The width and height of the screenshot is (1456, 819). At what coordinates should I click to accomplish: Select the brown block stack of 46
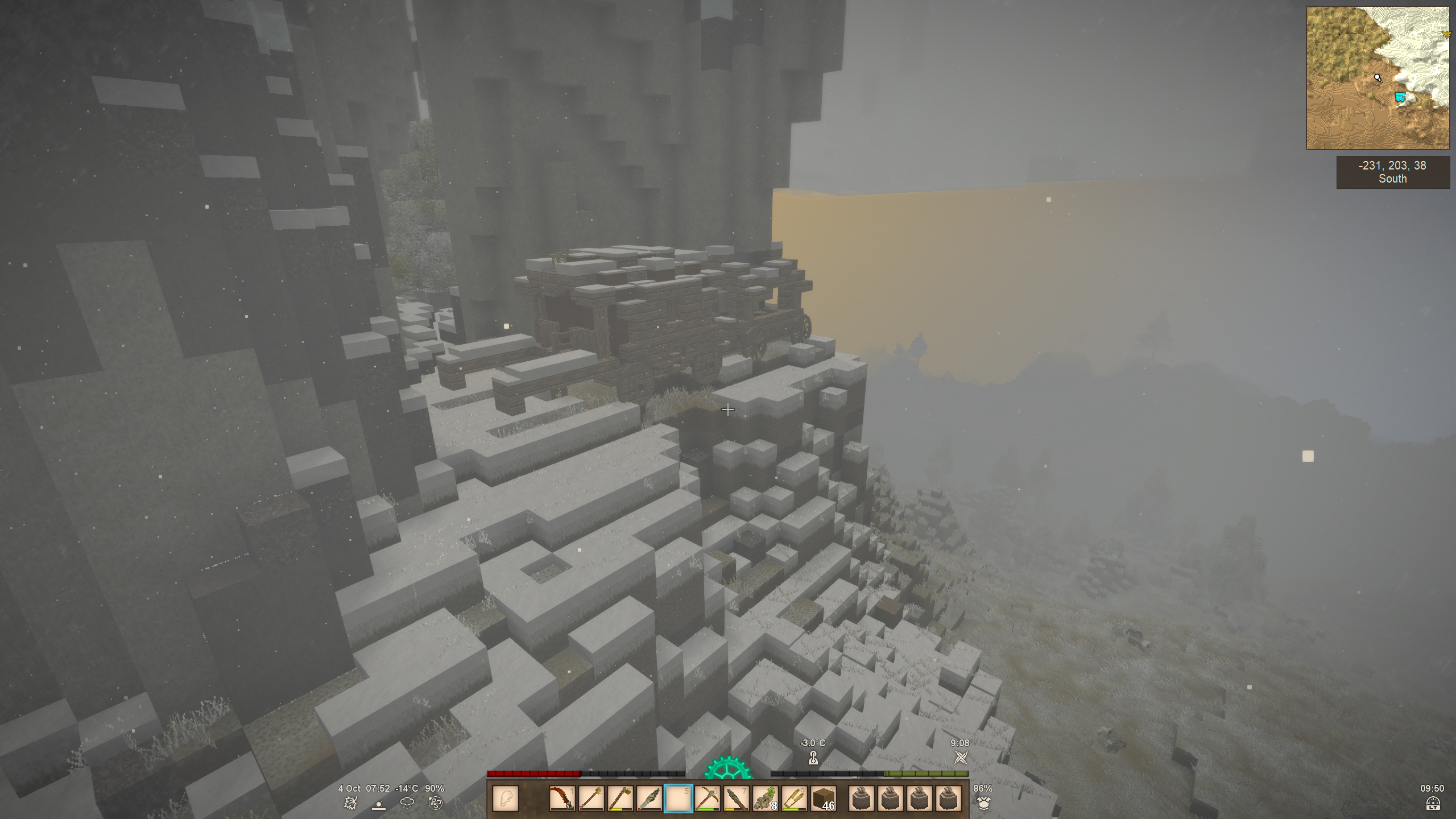(823, 799)
